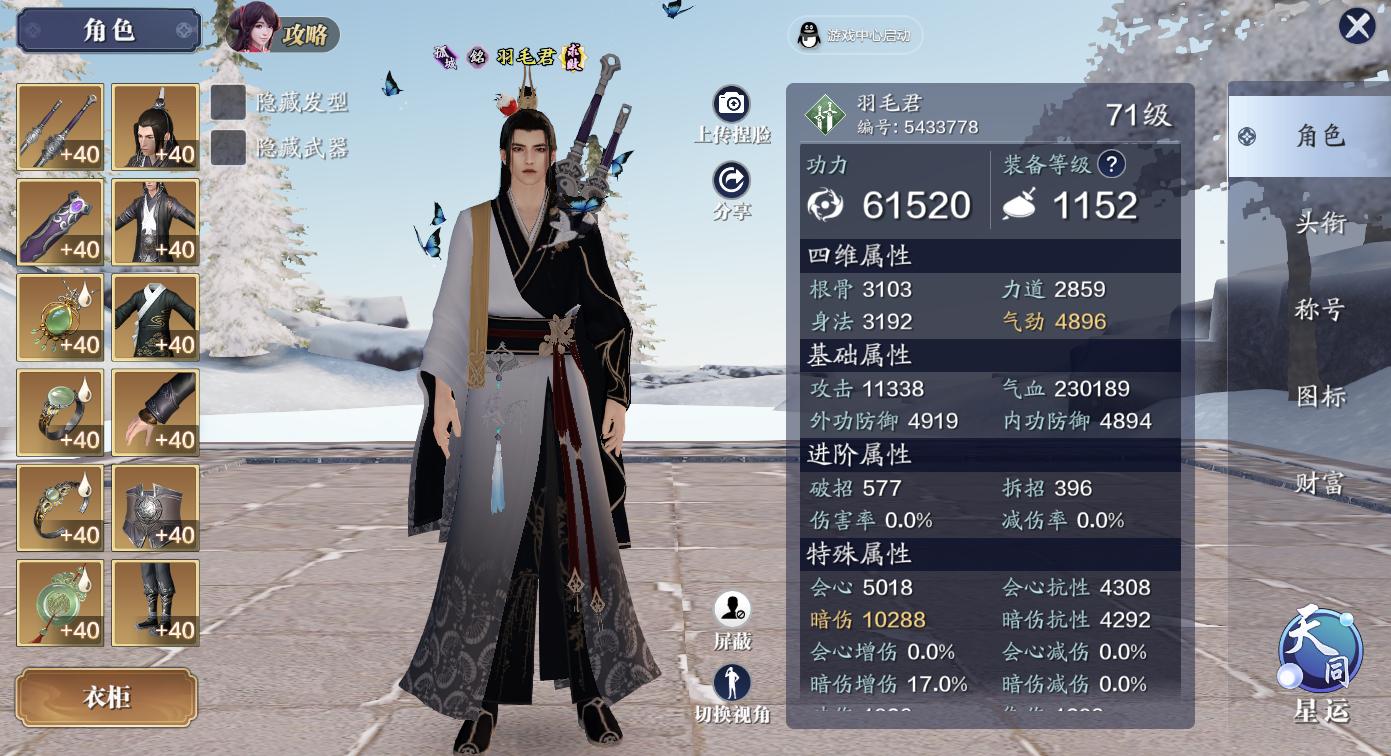
Task: Tap the 分享 share button
Action: click(732, 182)
